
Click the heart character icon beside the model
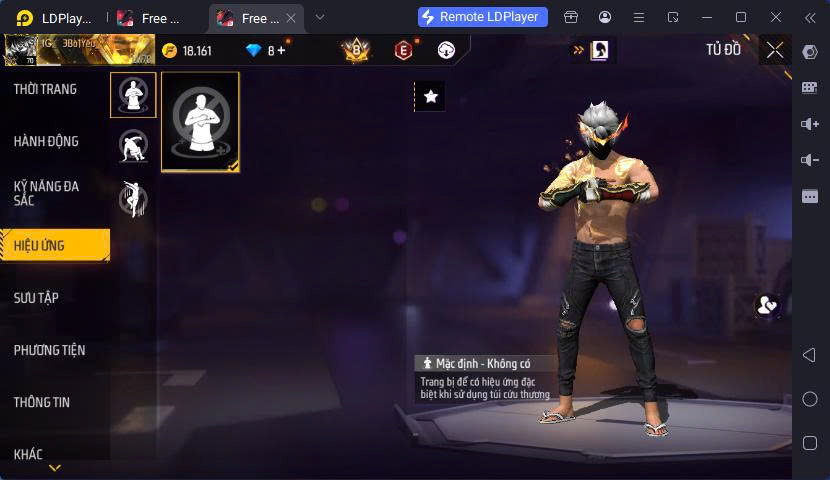coord(767,306)
